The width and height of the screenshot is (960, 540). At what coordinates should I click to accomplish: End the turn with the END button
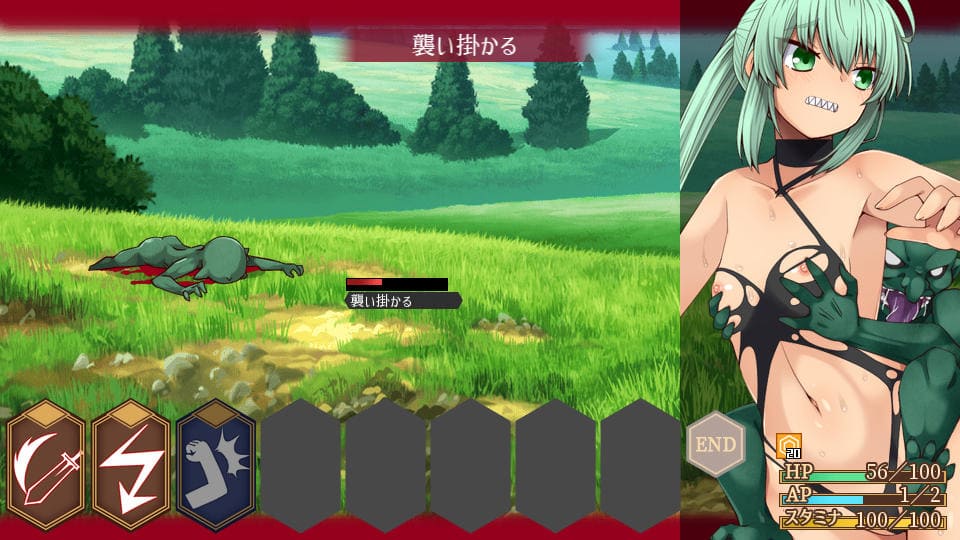coord(715,444)
